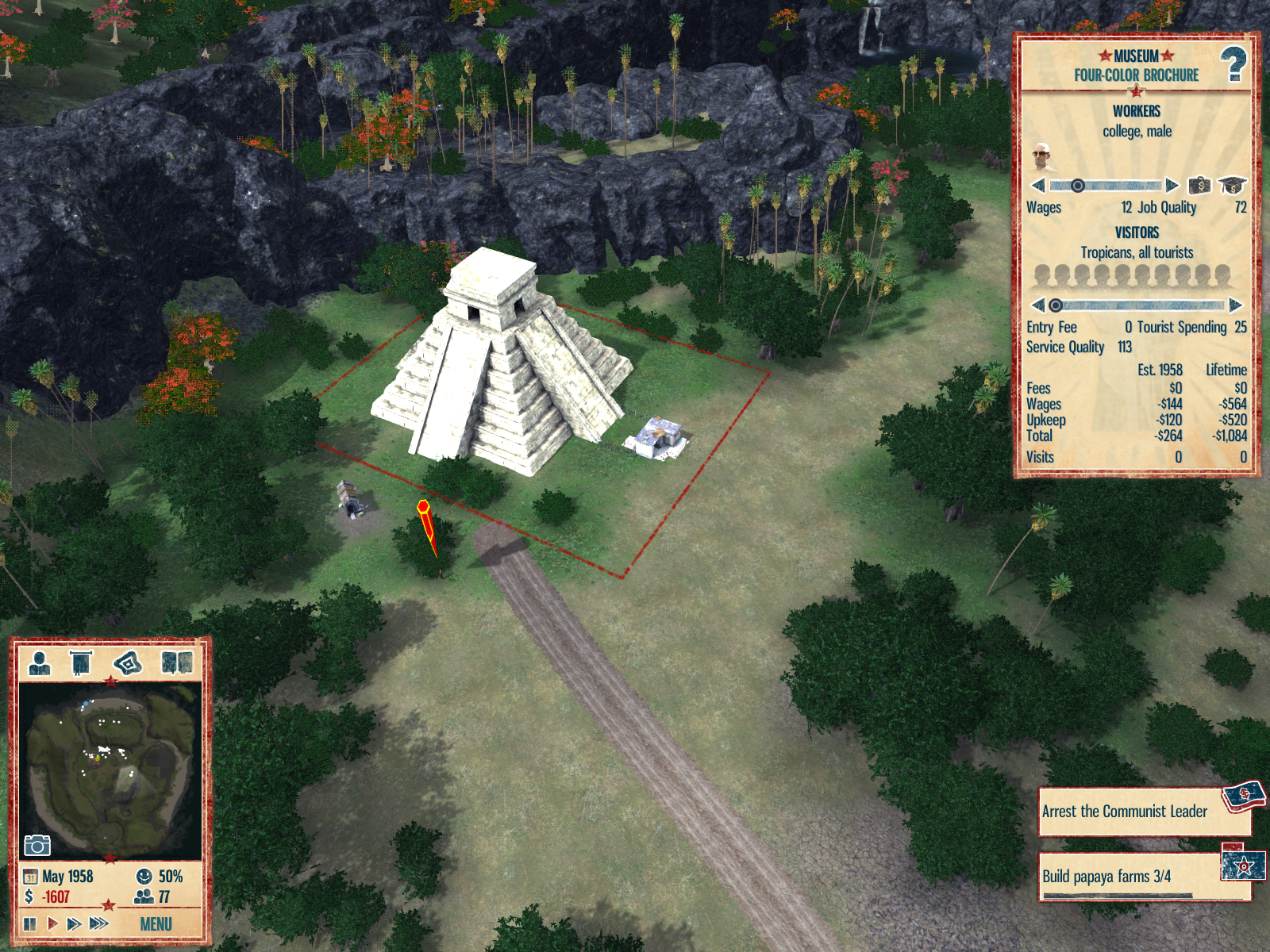The height and width of the screenshot is (952, 1270).
Task: Adjust the wages slider handle
Action: point(1077,186)
